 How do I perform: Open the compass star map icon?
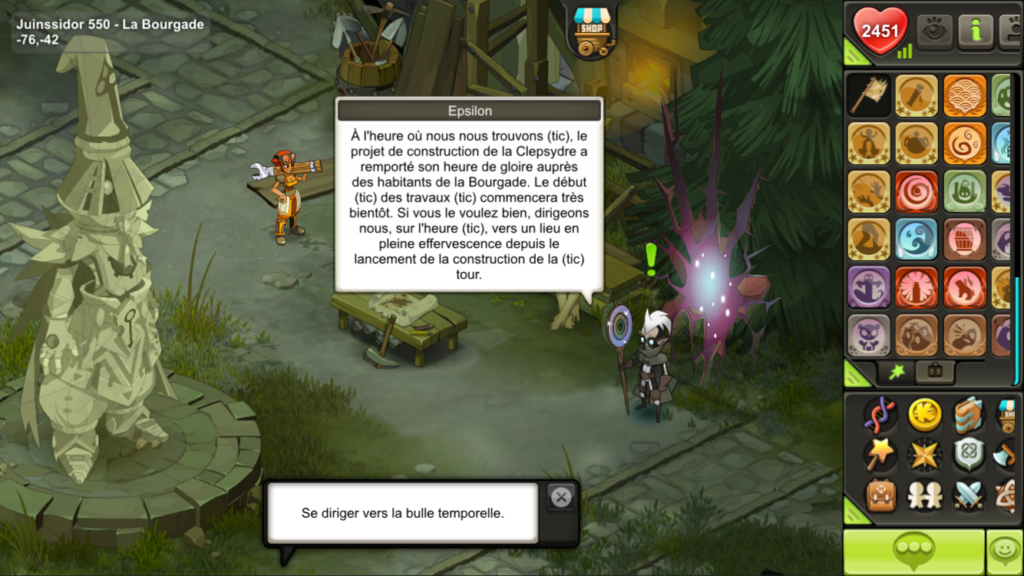(925, 455)
